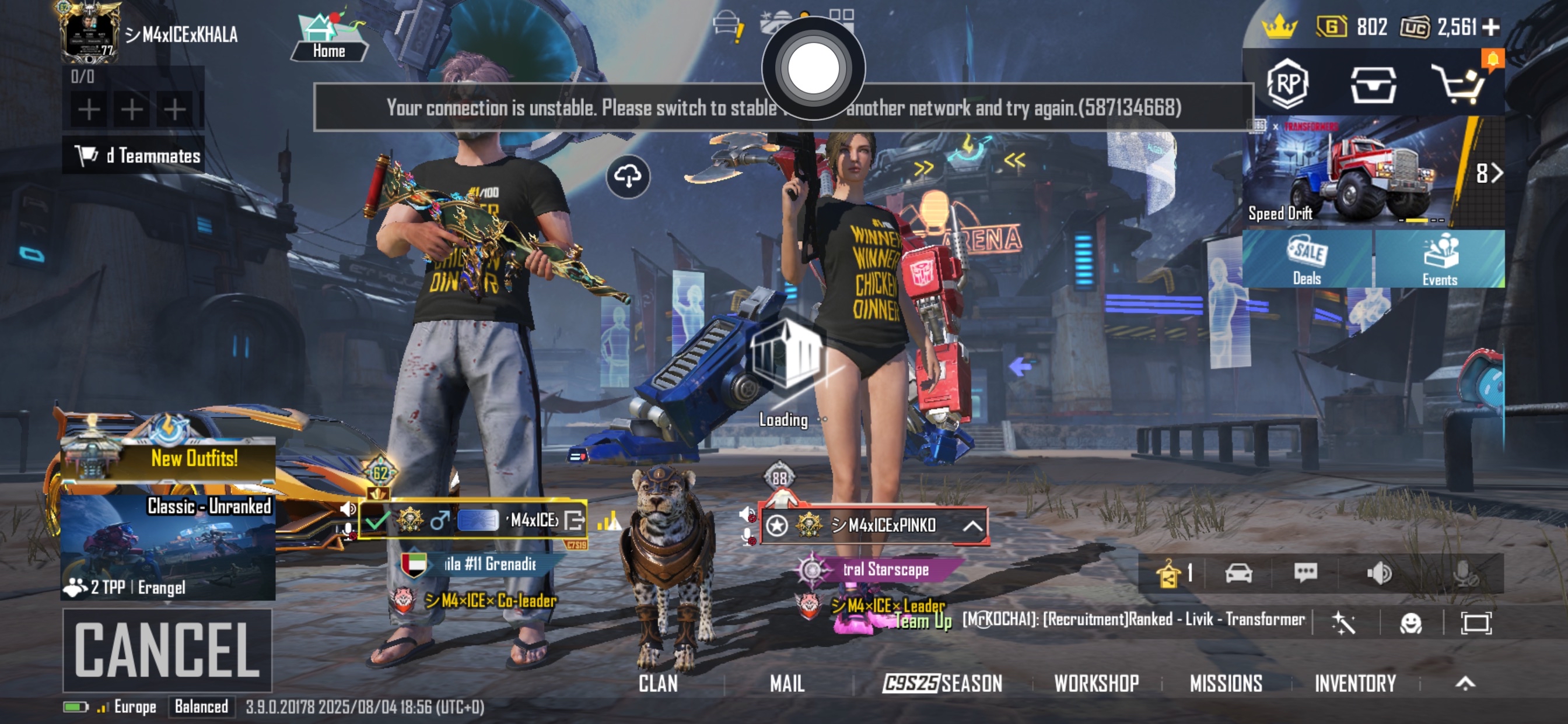Viewport: 1568px width, 724px height.
Task: Select the Classic Unranked Erangel mode panel
Action: point(168,547)
